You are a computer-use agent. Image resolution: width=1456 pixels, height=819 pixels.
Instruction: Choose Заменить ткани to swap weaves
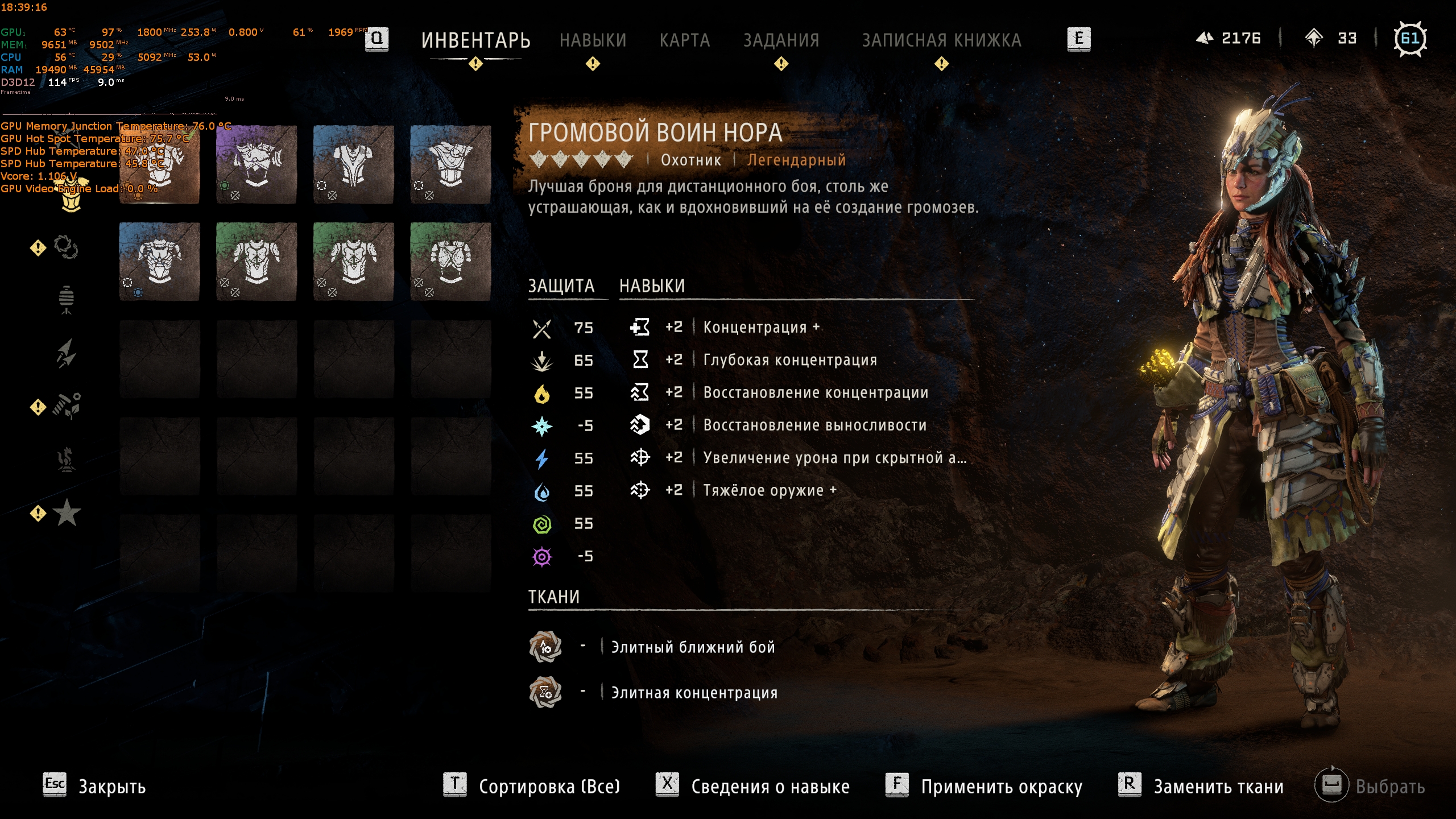1218,787
